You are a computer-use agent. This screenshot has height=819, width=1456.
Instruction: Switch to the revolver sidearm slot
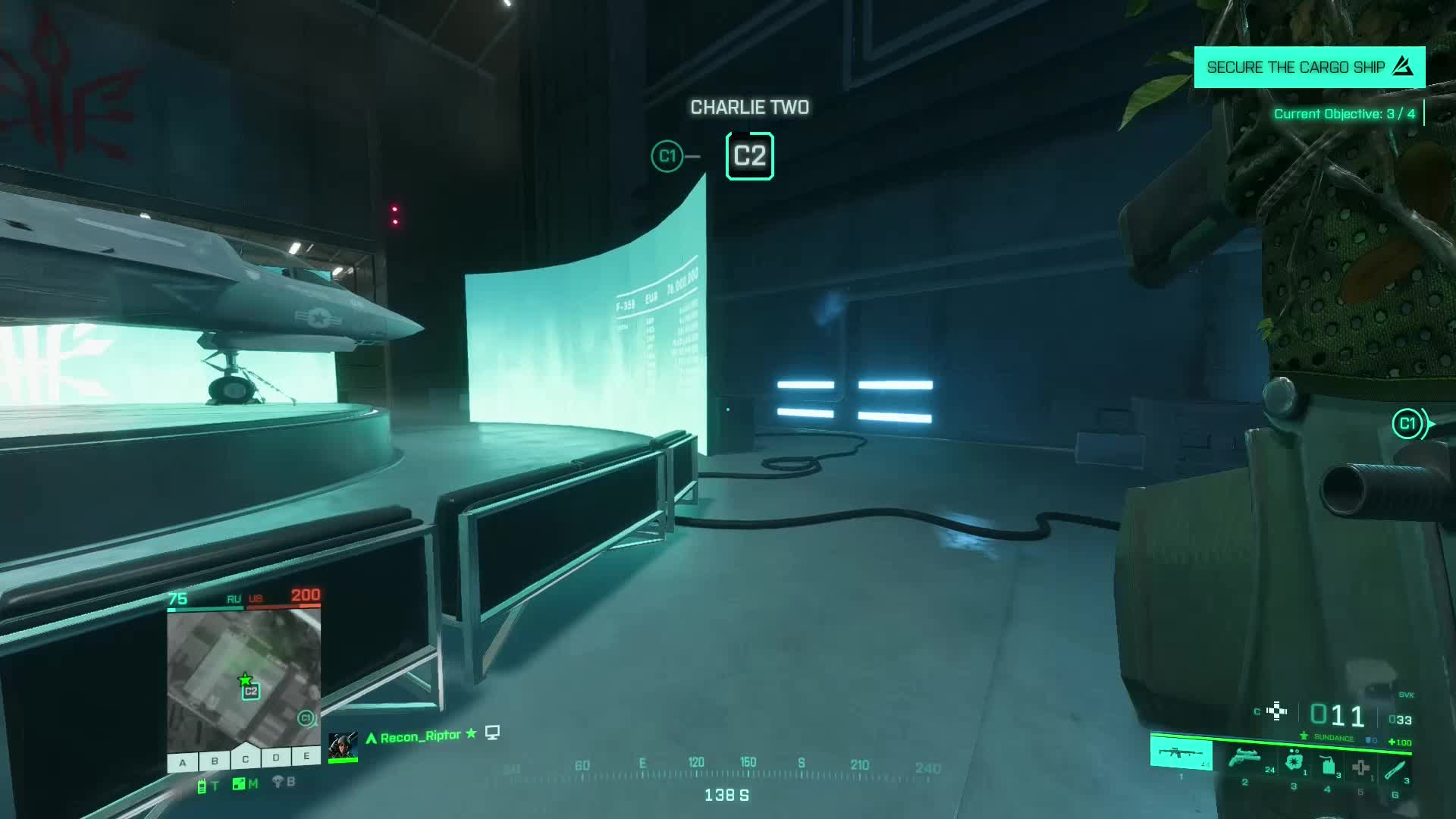(1244, 758)
